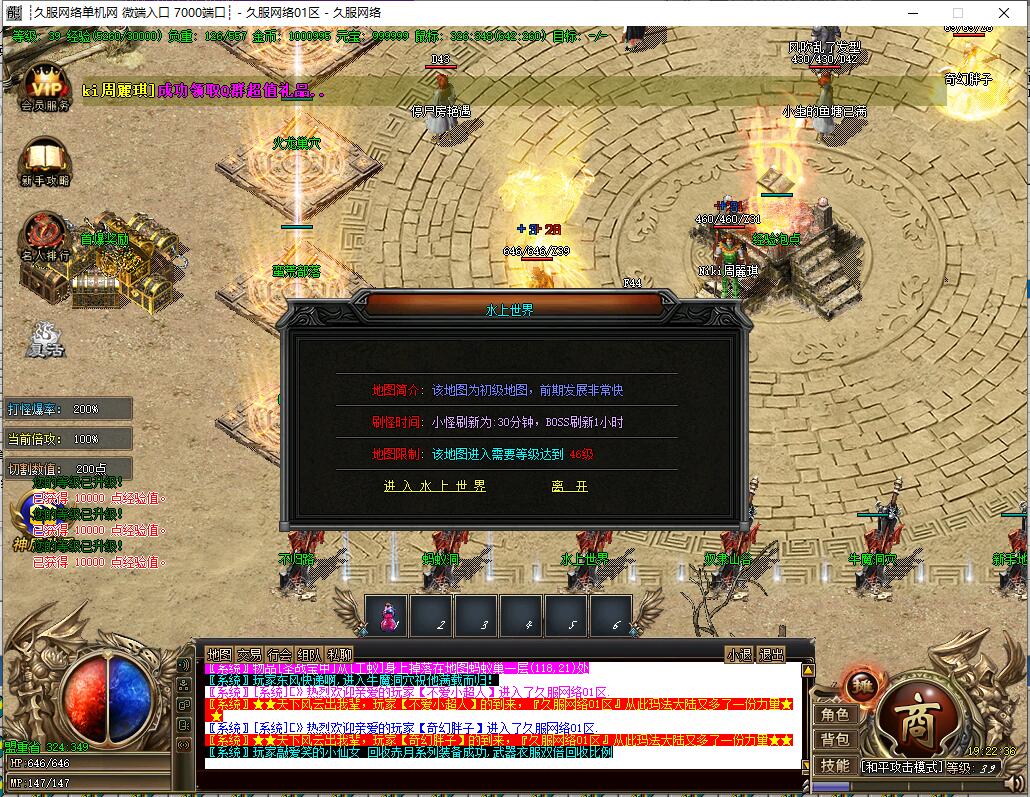Close the game window
Image resolution: width=1030 pixels, height=797 pixels.
click(x=1003, y=13)
